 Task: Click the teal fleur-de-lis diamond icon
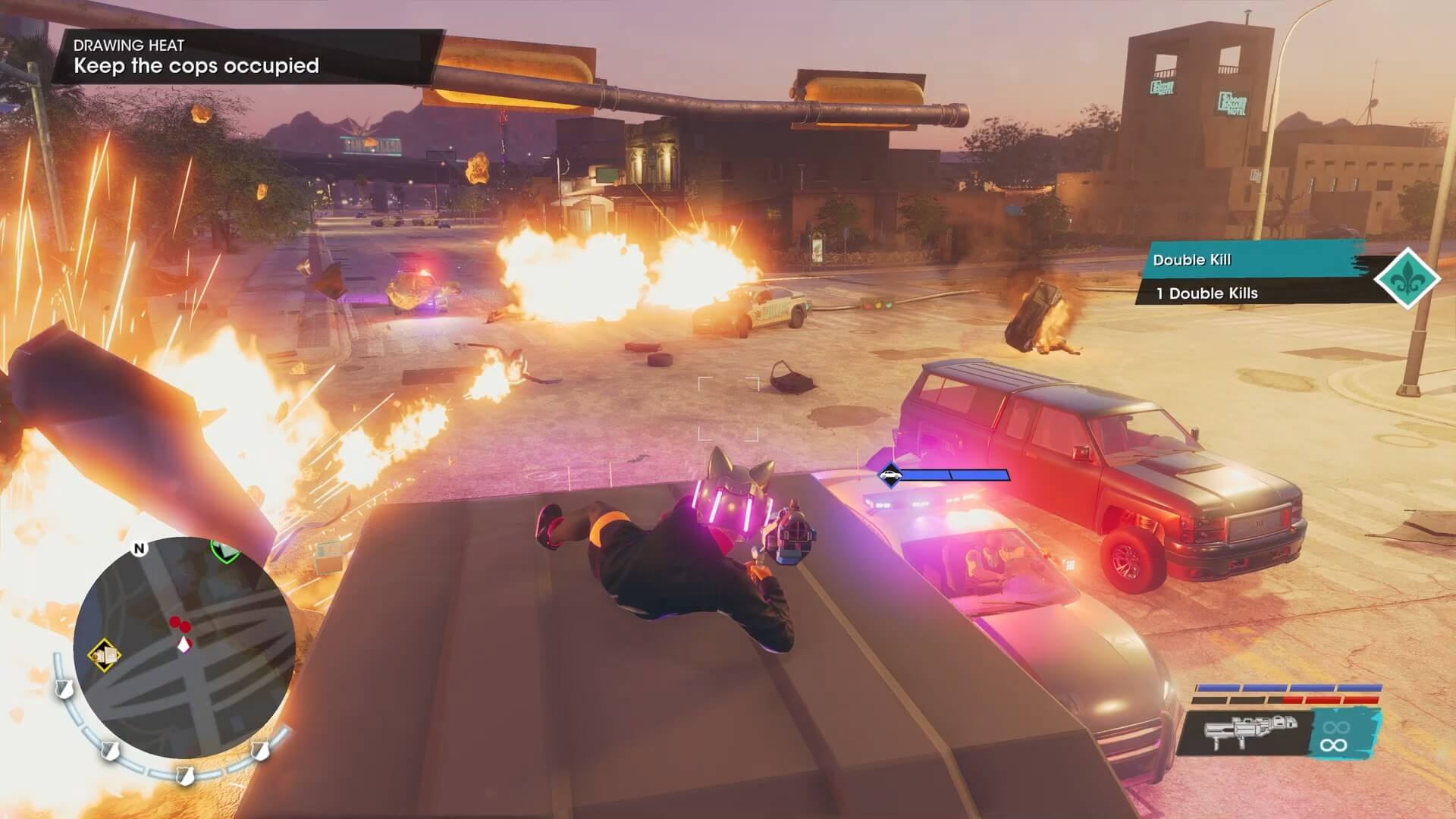(1407, 278)
